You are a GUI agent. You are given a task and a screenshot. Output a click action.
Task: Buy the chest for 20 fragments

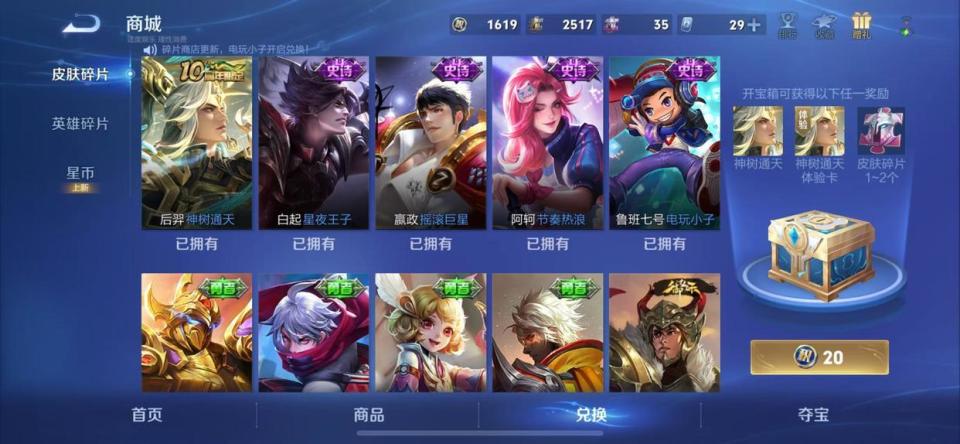click(819, 357)
